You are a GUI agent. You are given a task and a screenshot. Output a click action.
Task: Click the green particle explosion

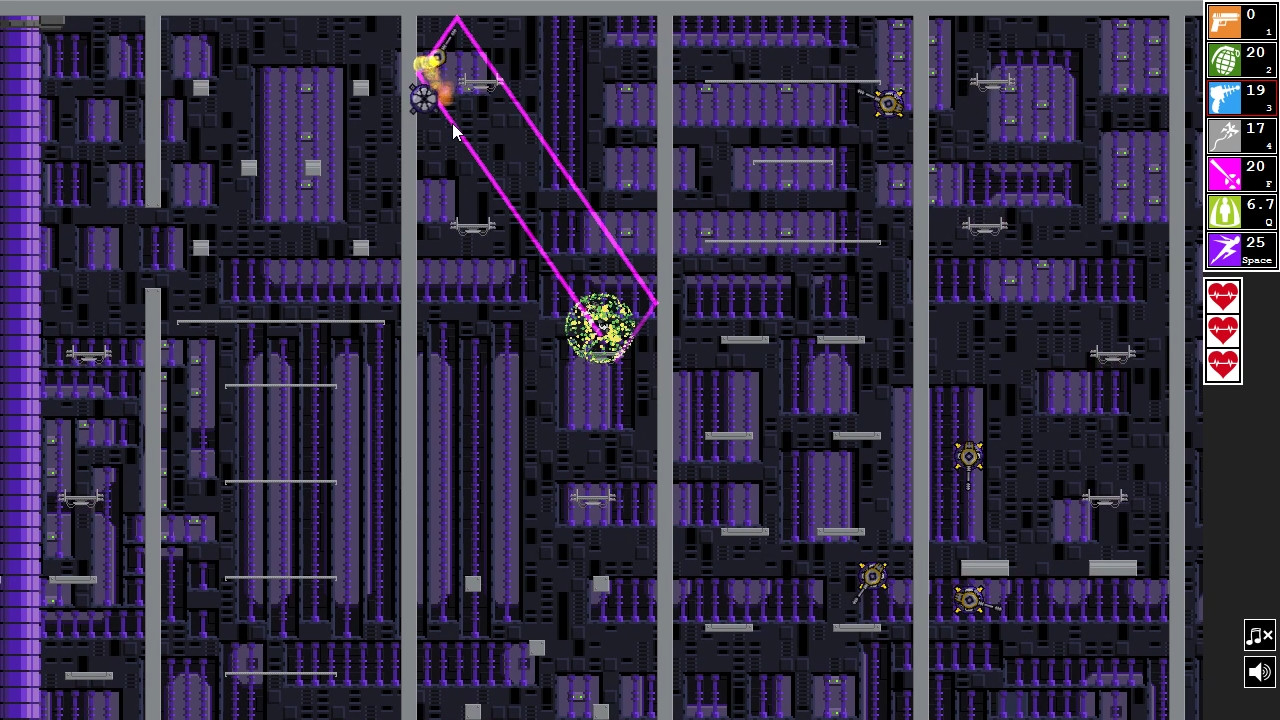coord(602,328)
